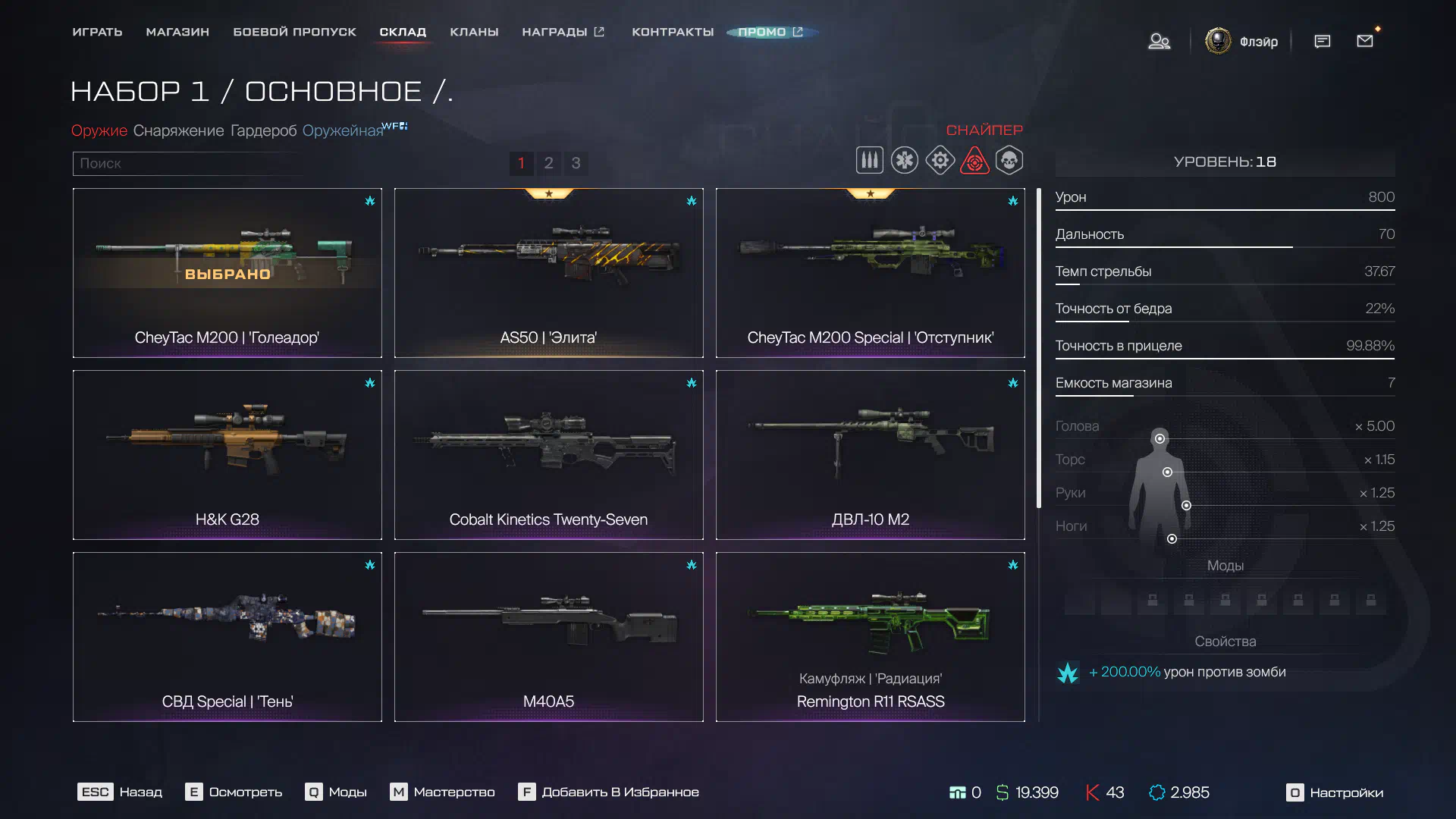The image size is (1456, 819).
Task: Choose the H&K G28 rifle
Action: (x=227, y=455)
